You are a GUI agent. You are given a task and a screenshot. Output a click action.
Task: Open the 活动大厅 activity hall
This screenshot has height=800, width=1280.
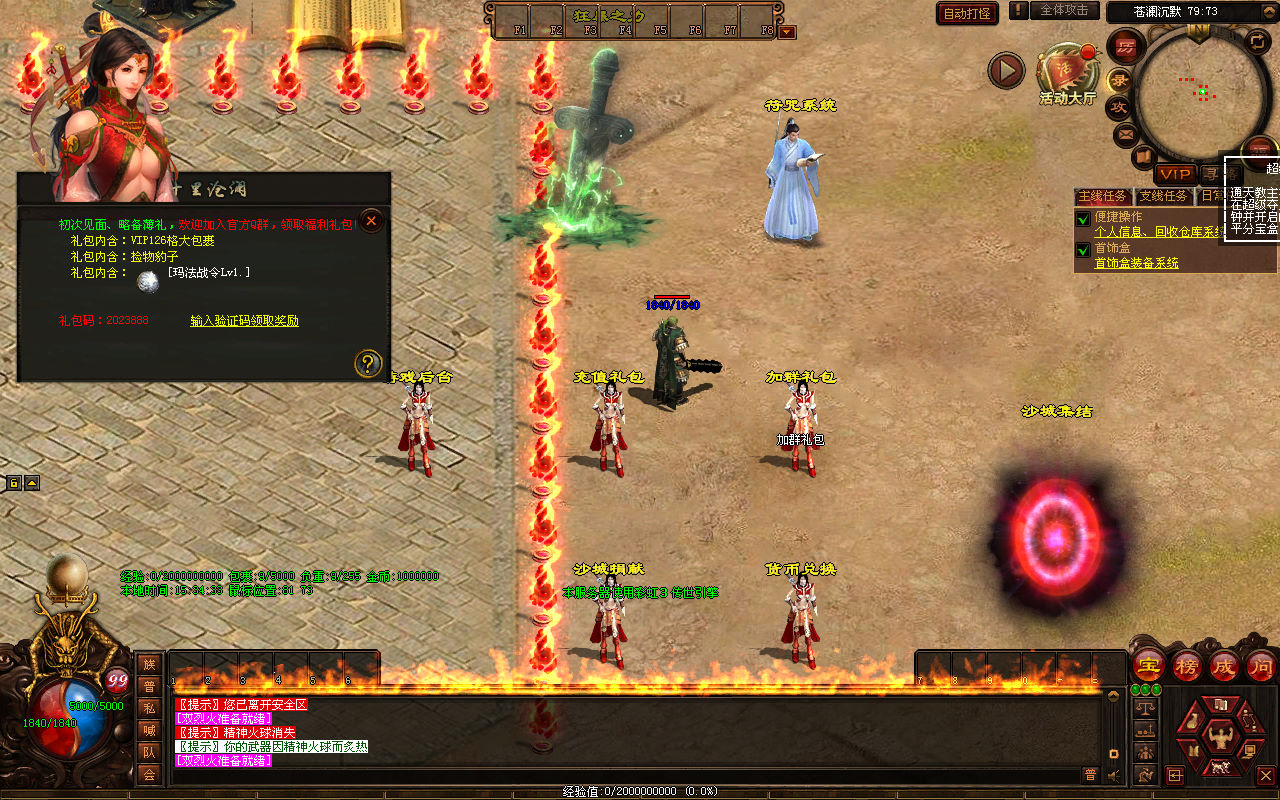[1067, 73]
